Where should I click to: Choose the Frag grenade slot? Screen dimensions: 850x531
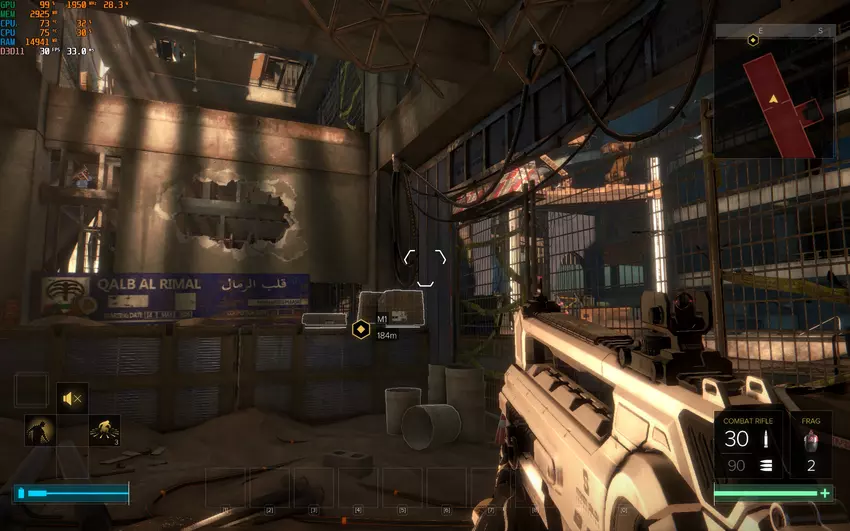click(810, 443)
